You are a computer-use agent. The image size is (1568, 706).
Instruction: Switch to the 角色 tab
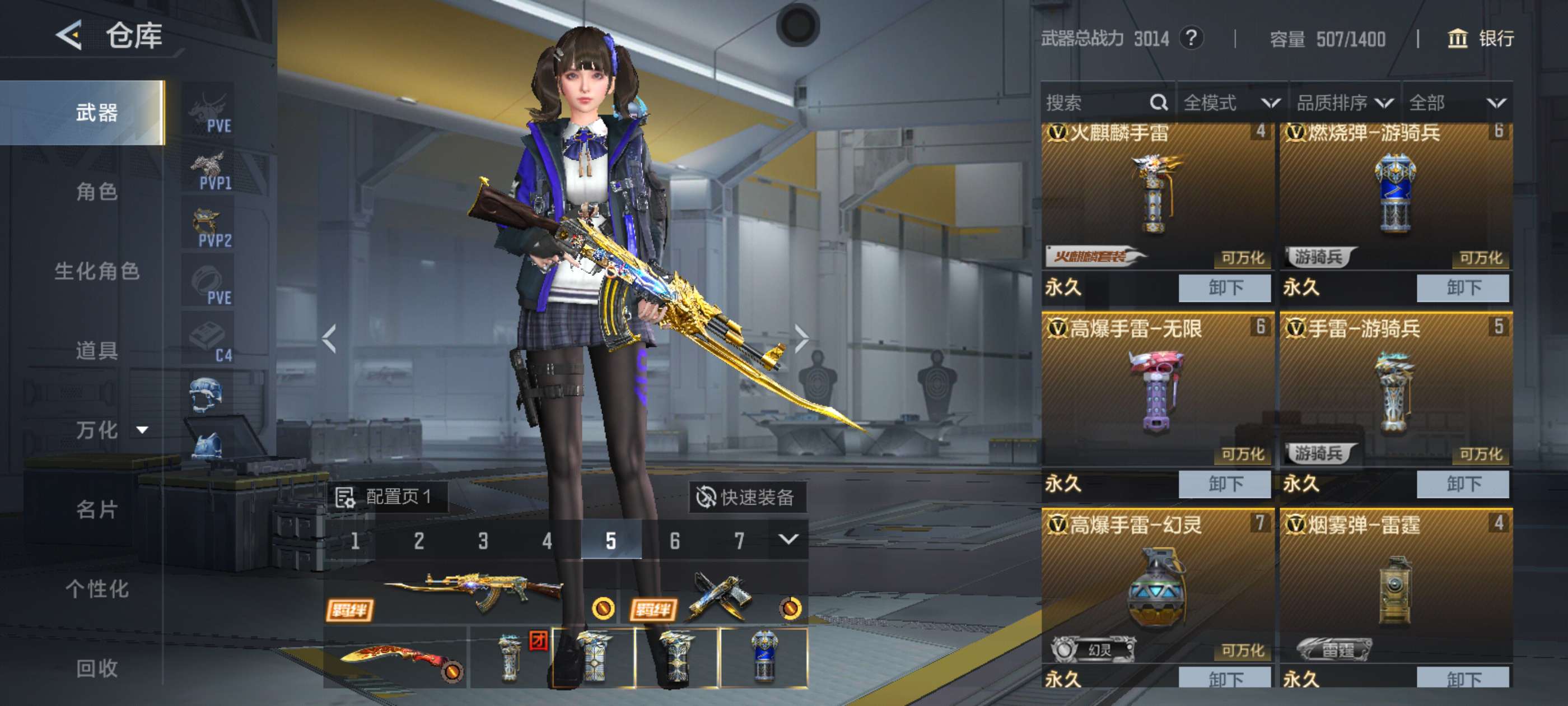pos(97,192)
